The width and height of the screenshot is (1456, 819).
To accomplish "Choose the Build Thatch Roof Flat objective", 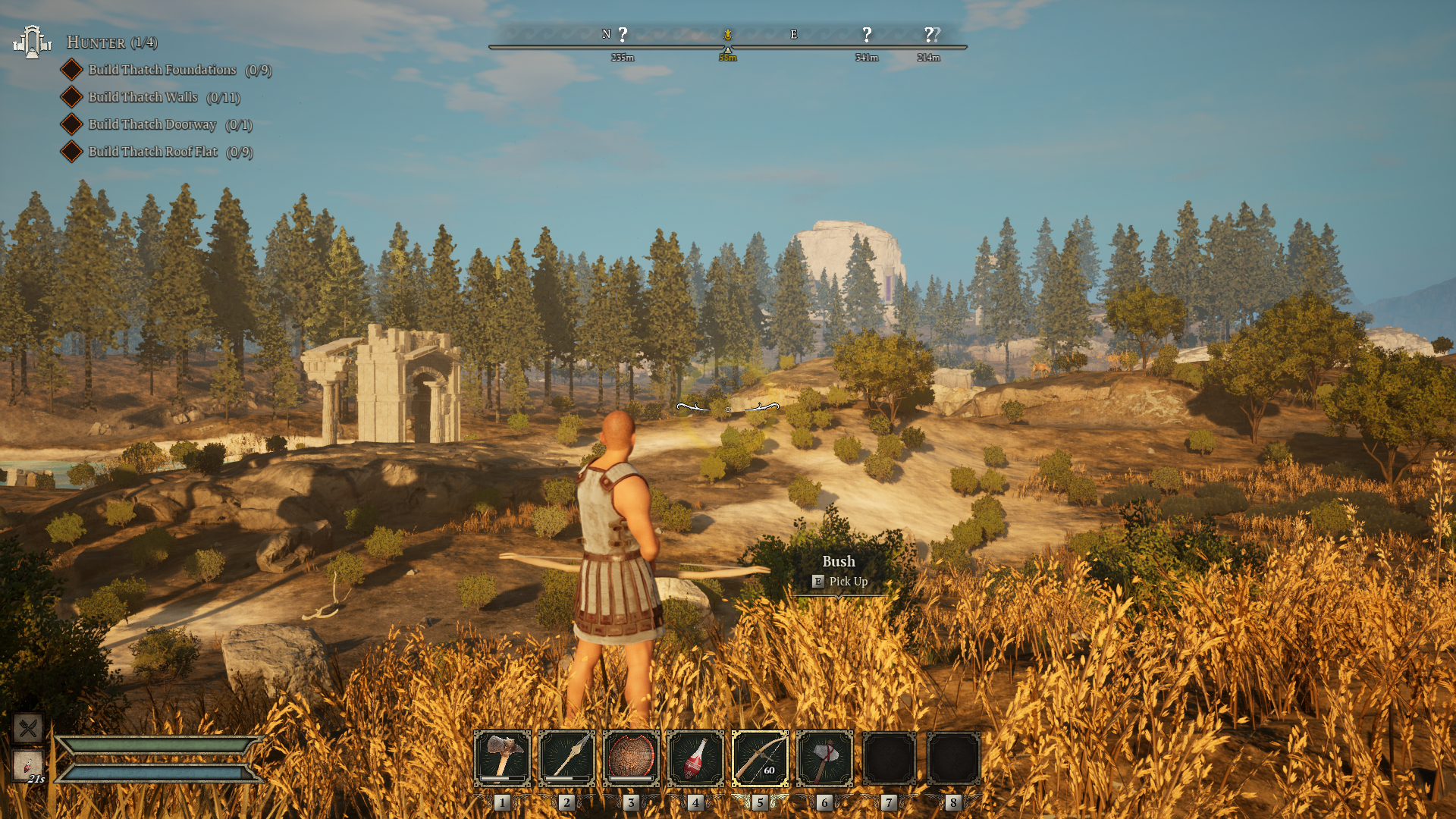I will tap(153, 152).
